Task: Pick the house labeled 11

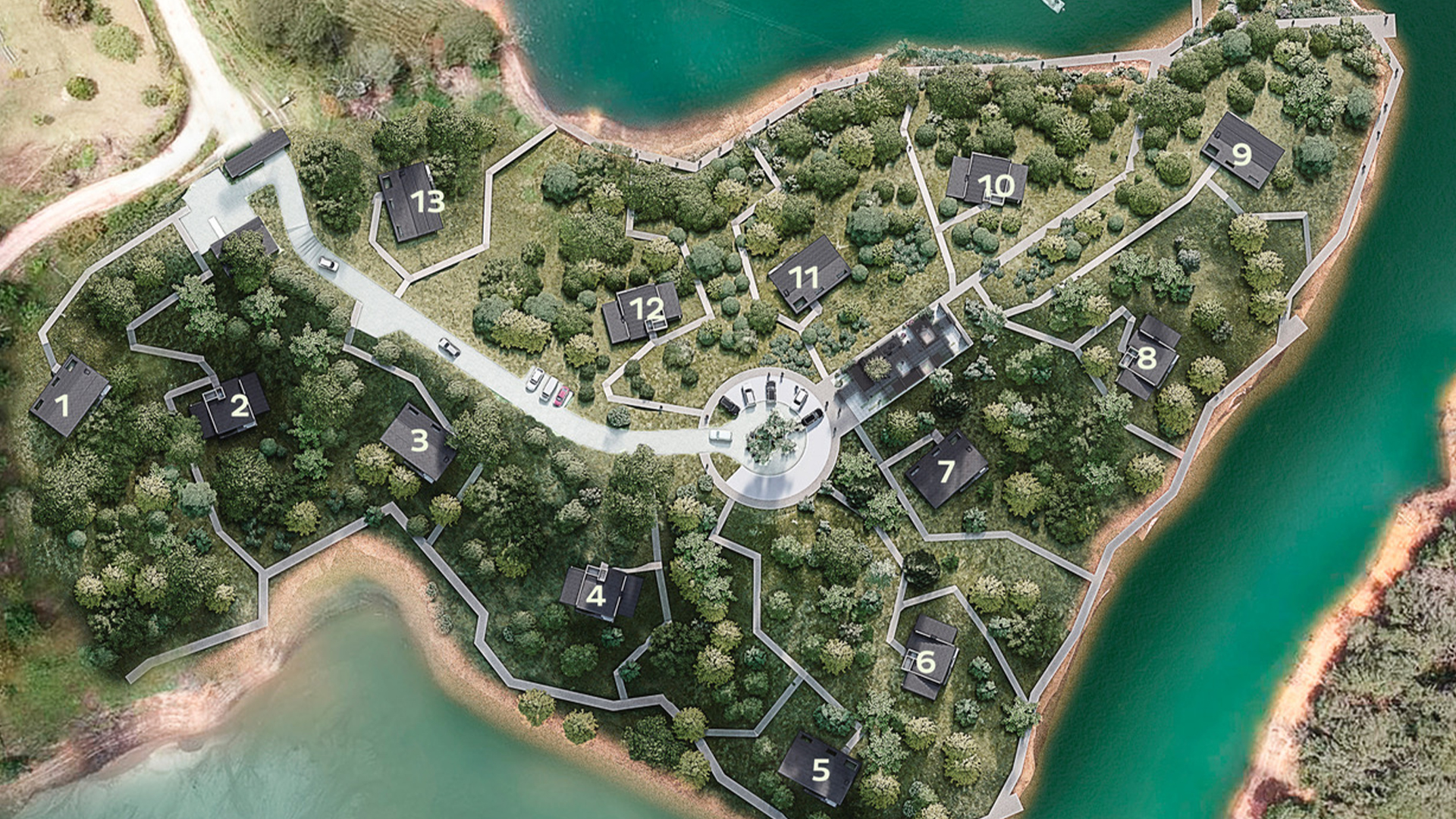Action: click(804, 278)
